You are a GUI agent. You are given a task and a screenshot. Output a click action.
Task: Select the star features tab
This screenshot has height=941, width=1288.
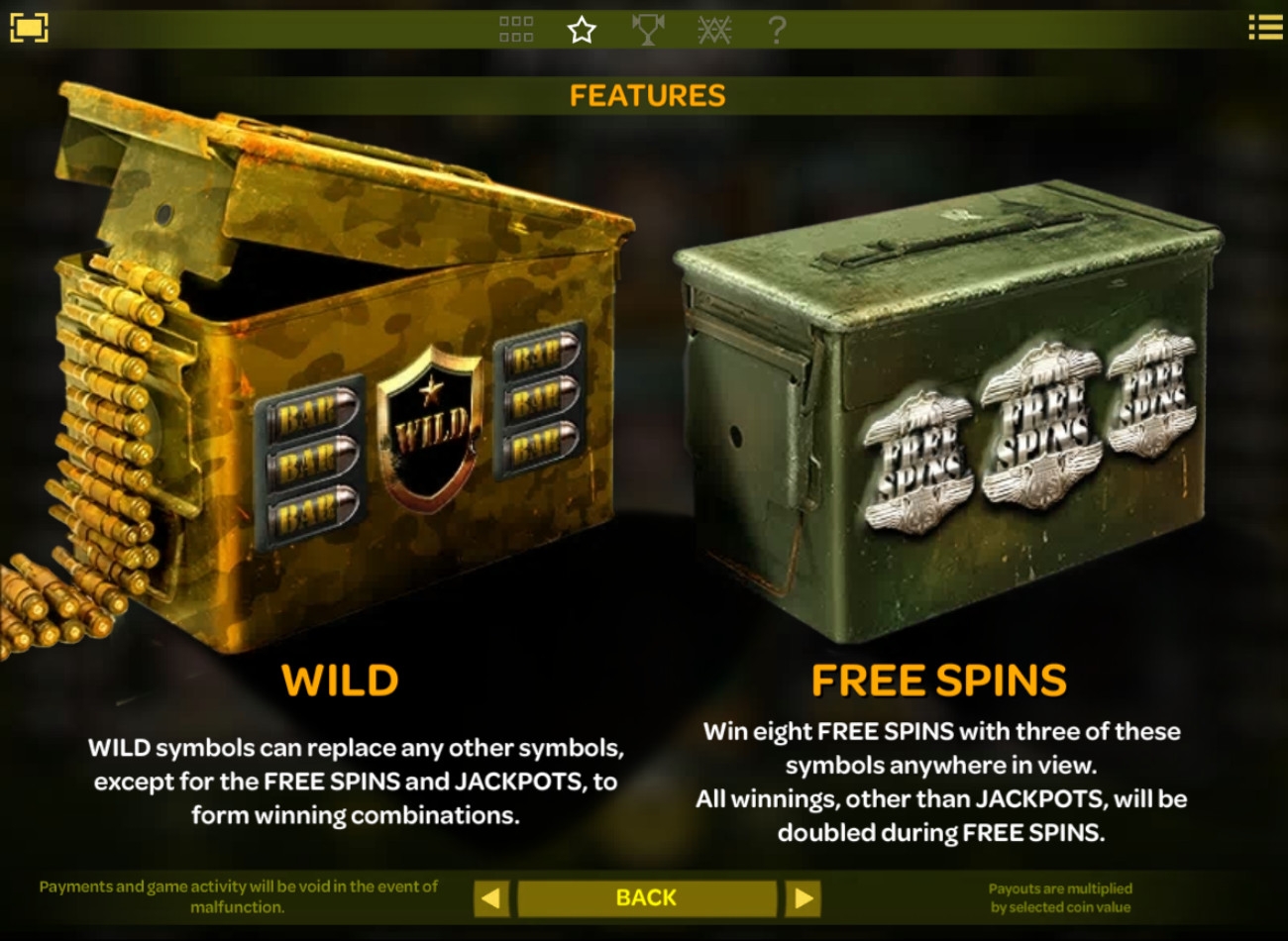click(582, 30)
